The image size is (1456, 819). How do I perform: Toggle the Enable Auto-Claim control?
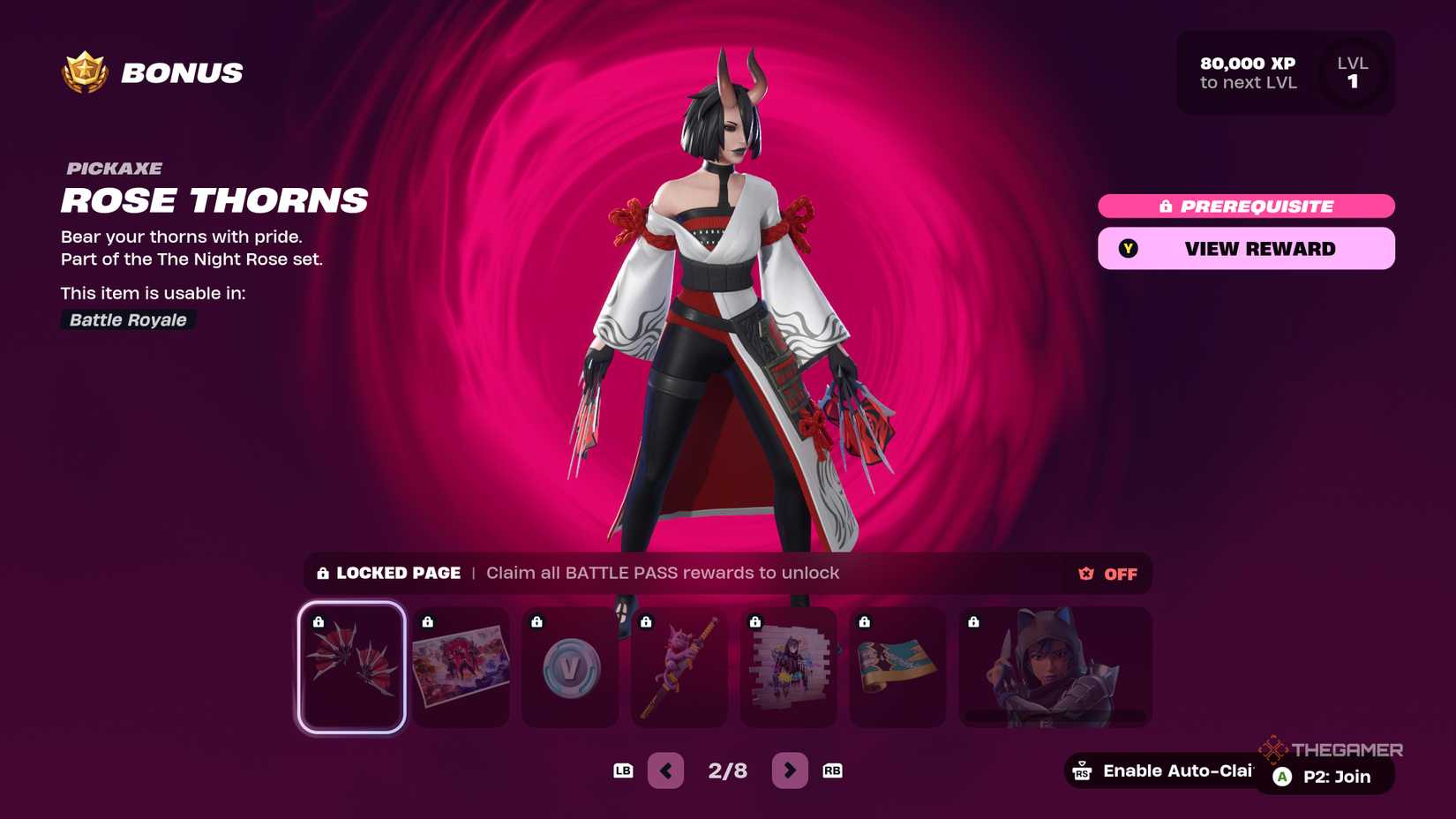coord(1165,770)
